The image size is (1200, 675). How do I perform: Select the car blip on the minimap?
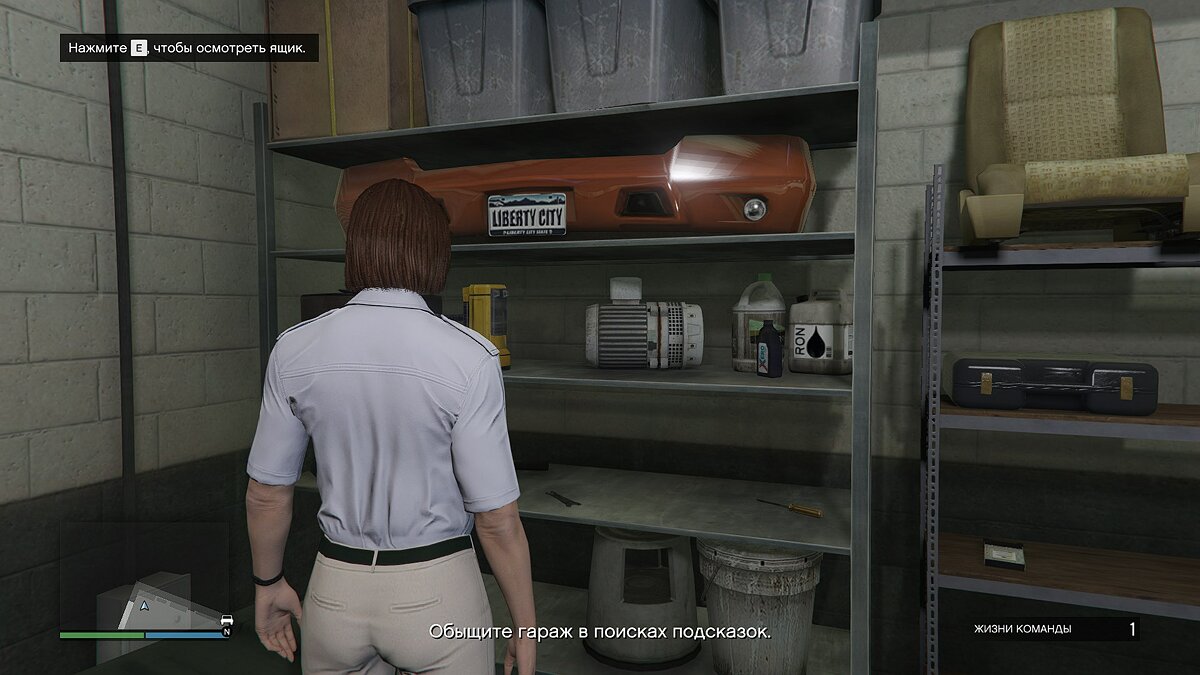click(x=226, y=620)
